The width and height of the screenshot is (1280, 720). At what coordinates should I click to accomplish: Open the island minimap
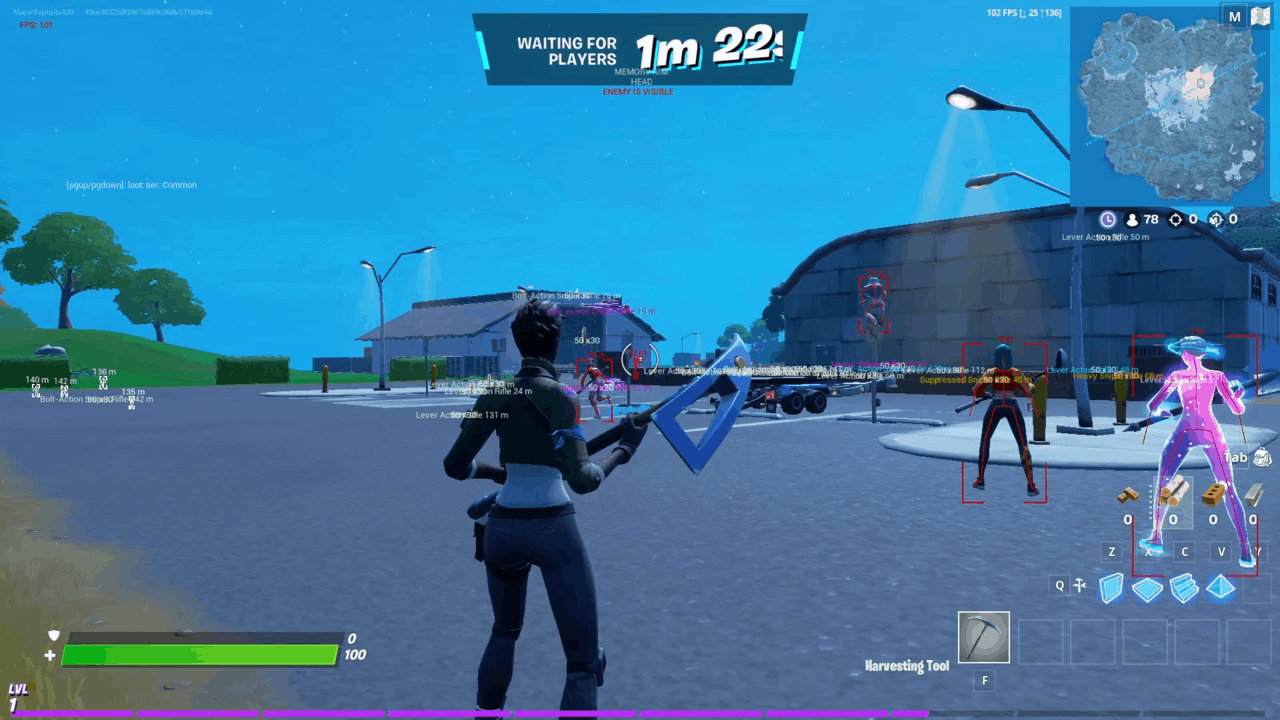point(1172,107)
